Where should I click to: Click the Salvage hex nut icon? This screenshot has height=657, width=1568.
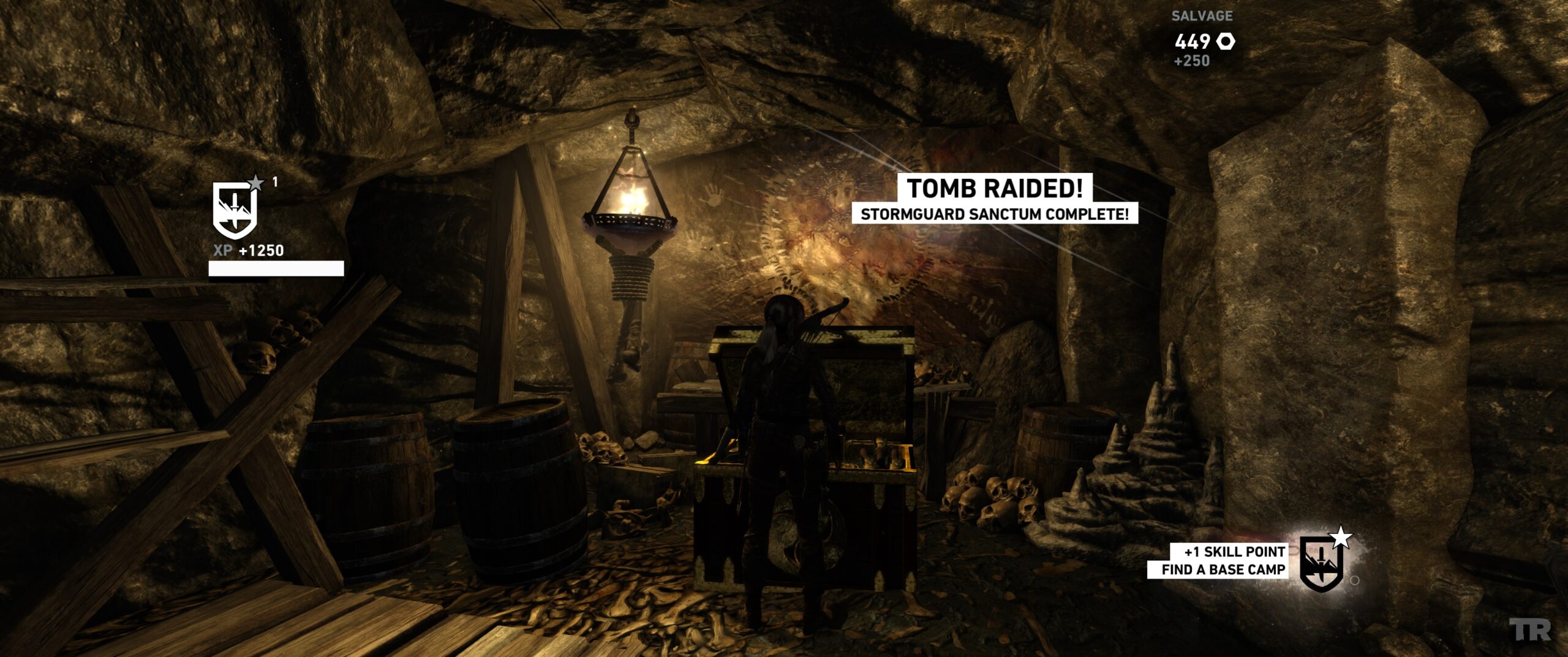[1226, 42]
